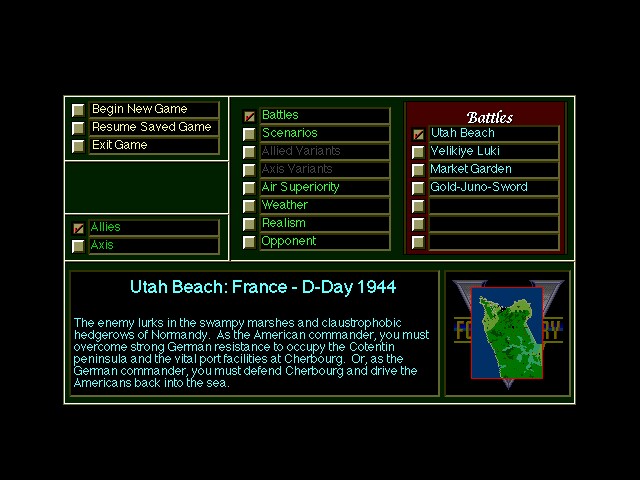Select the Exit Game option
This screenshot has height=480, width=640.
click(x=152, y=145)
